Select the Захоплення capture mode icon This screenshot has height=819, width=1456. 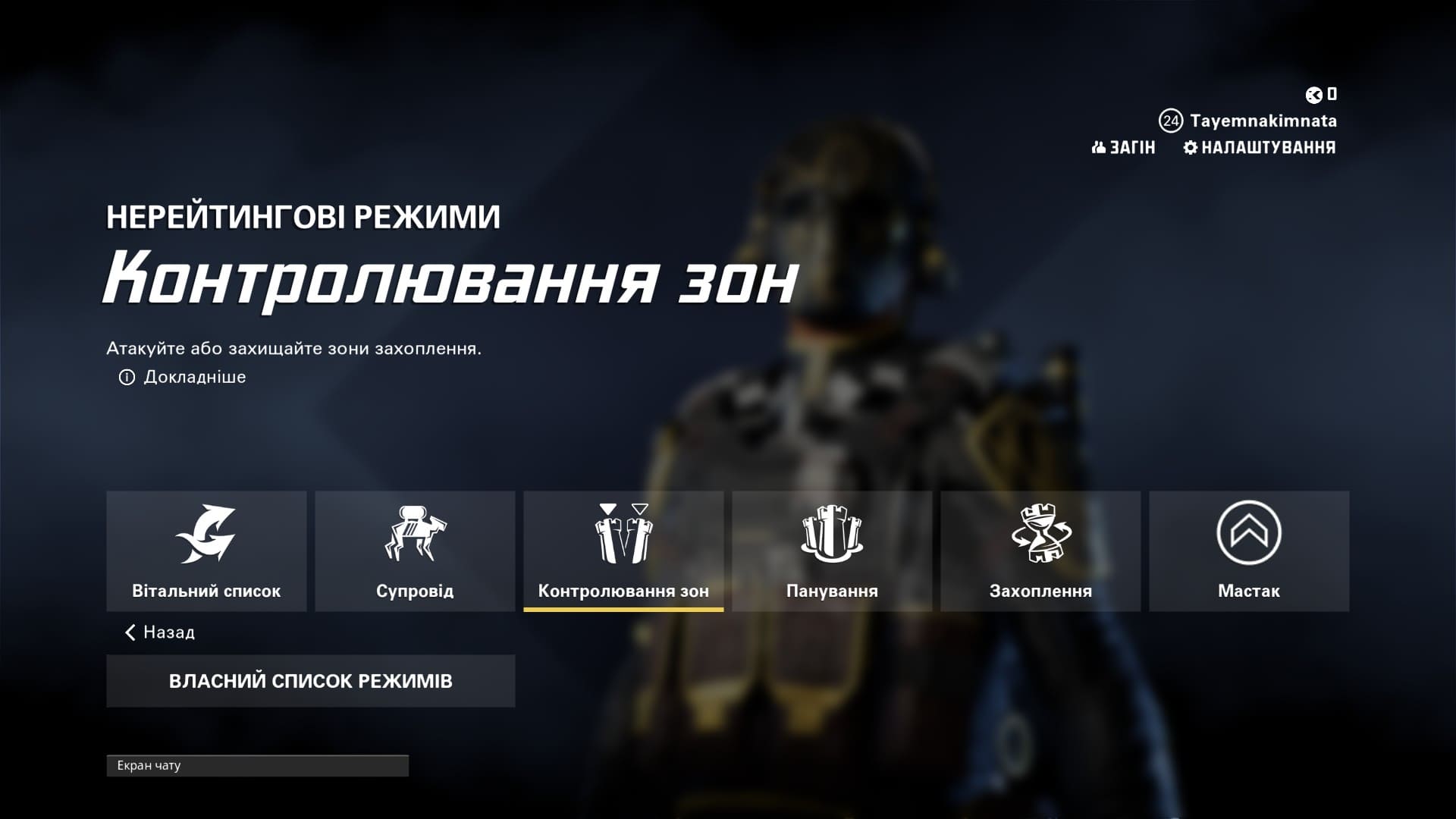point(1040,535)
